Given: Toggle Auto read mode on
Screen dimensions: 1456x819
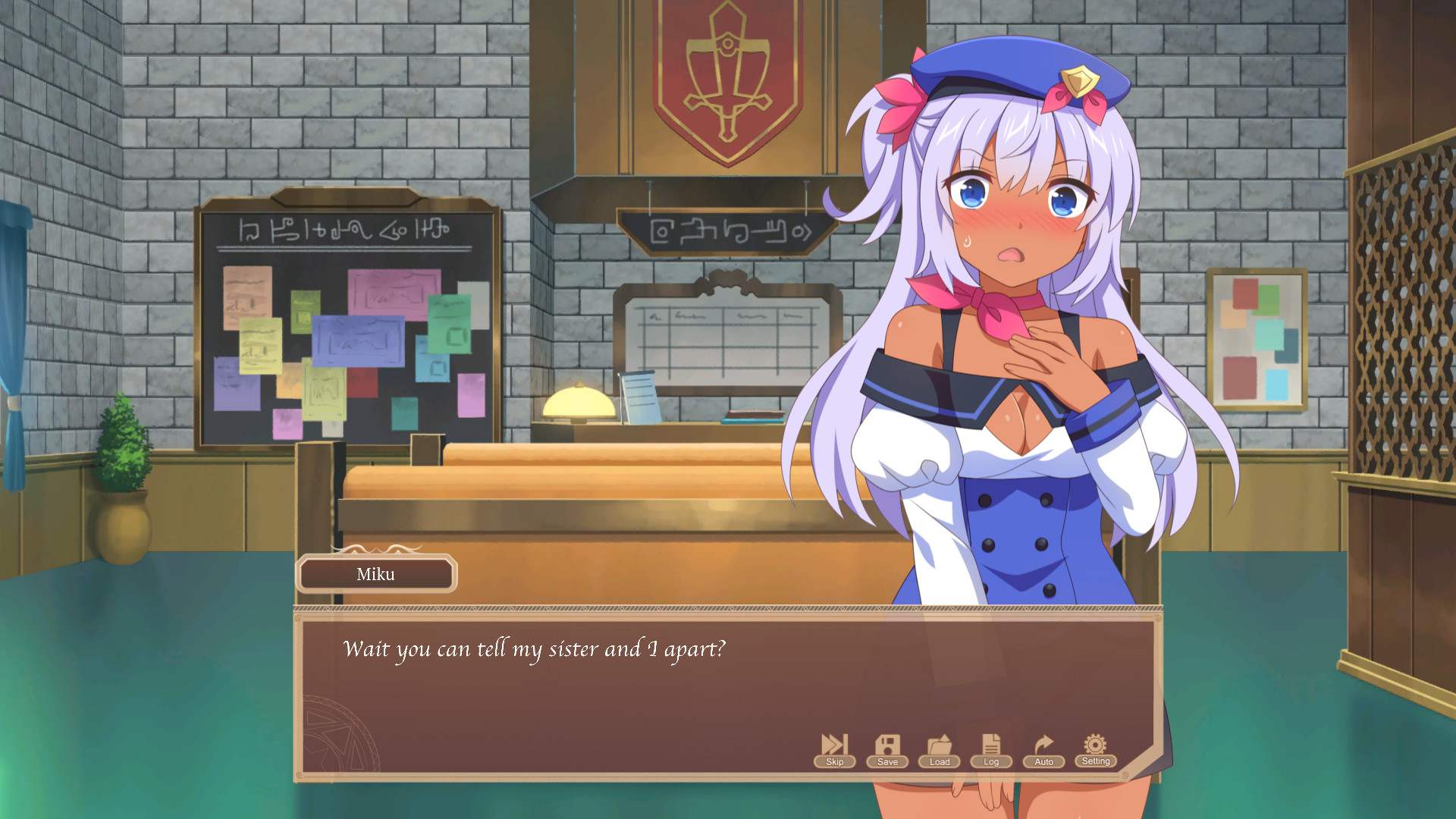Looking at the screenshot, I should [x=1043, y=762].
